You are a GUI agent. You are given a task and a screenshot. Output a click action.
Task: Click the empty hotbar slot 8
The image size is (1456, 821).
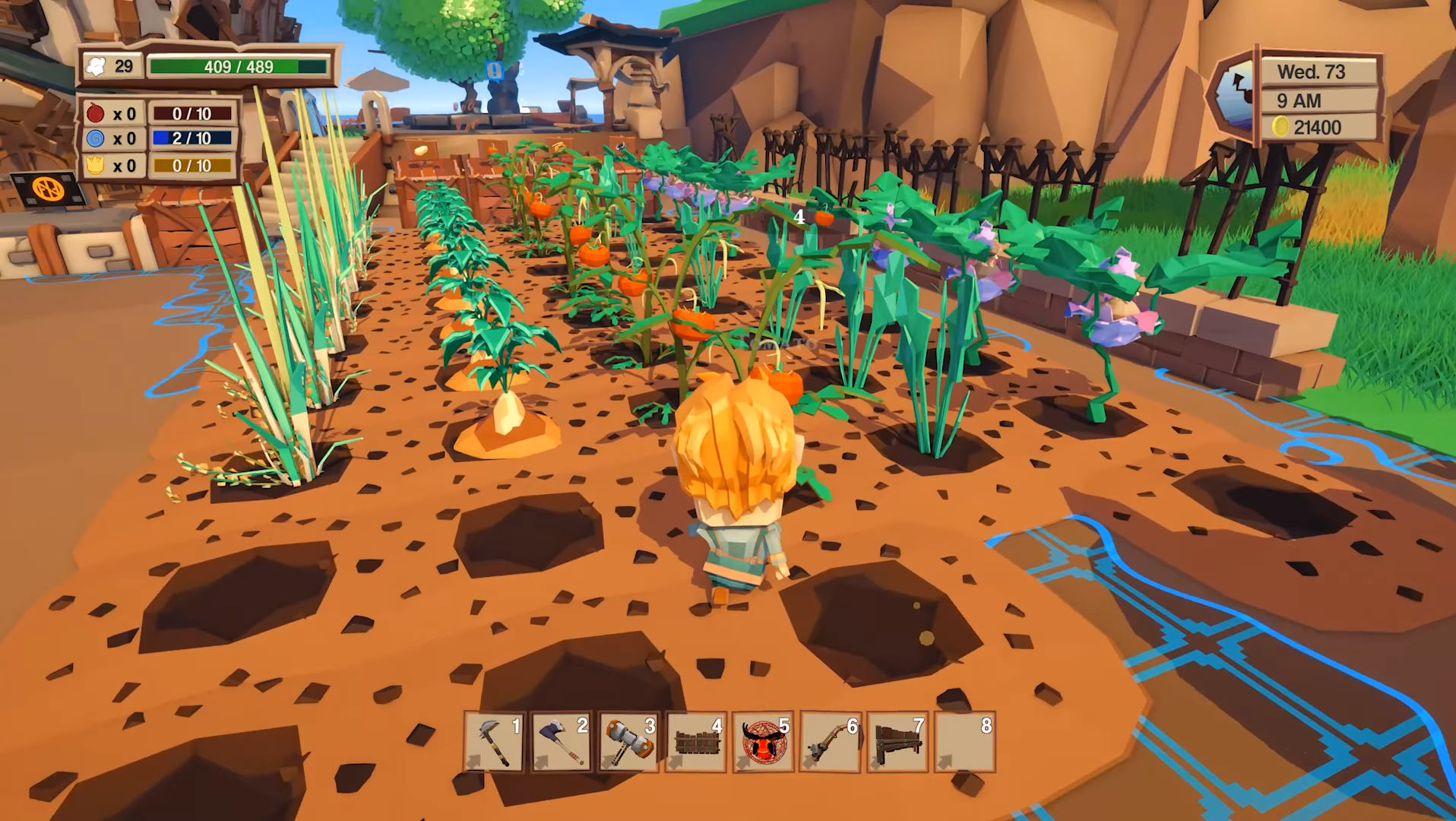[x=964, y=742]
